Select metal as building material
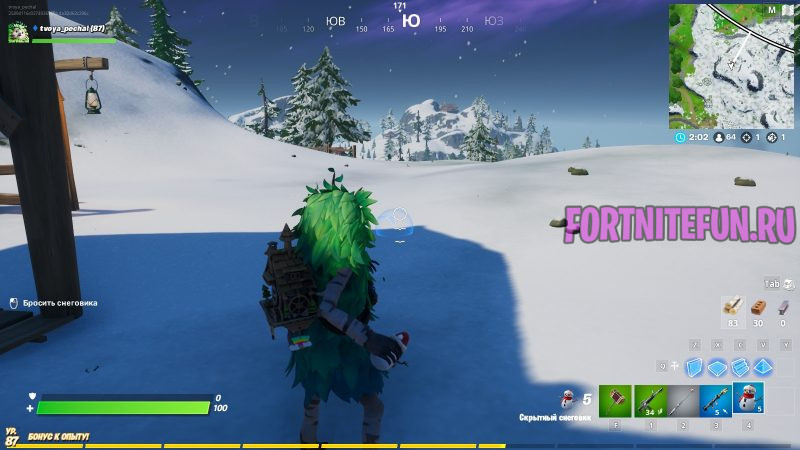Screen dimensions: 800x450 click(781, 307)
